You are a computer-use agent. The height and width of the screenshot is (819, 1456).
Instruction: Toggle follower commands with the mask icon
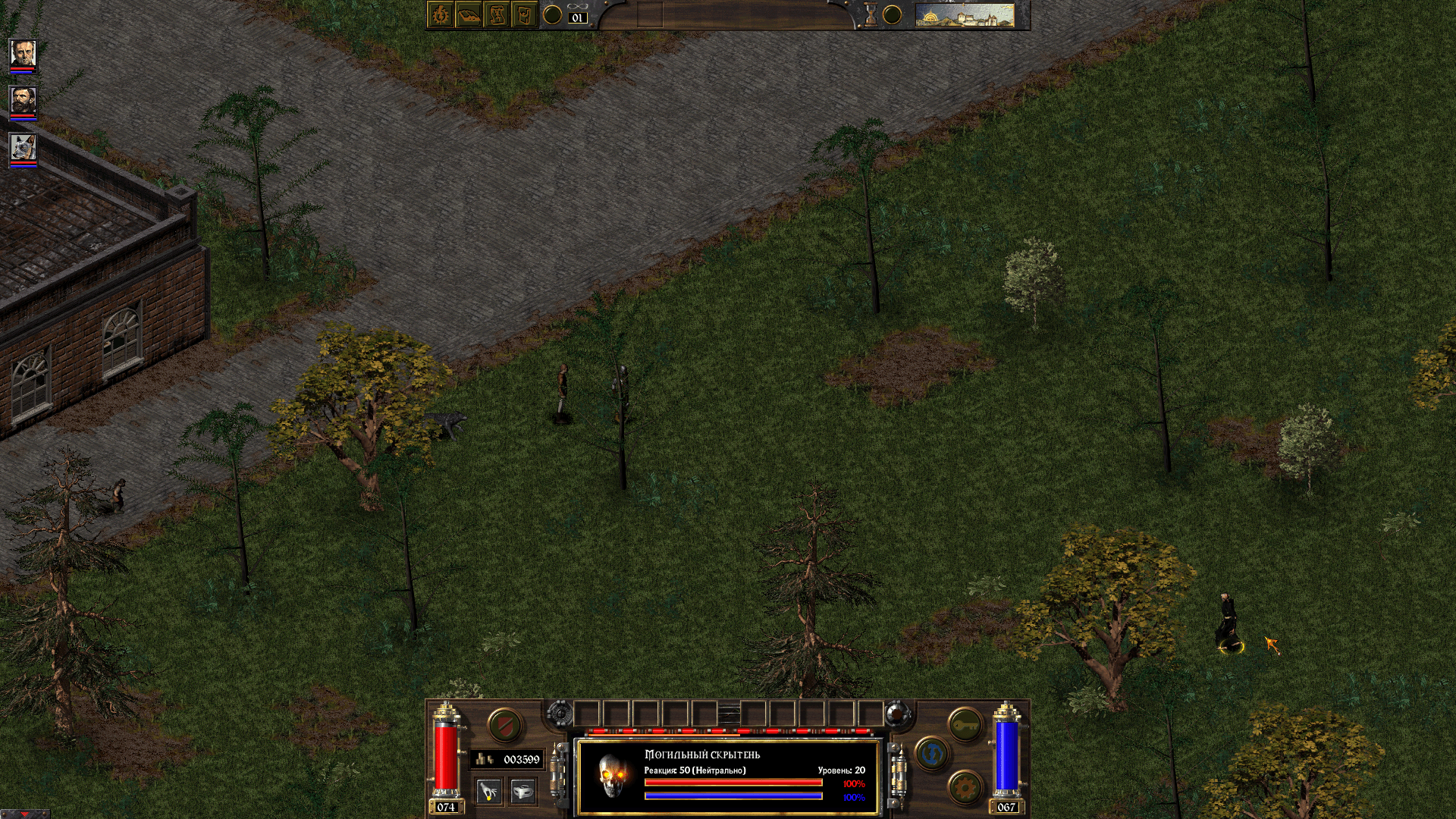coord(521,791)
